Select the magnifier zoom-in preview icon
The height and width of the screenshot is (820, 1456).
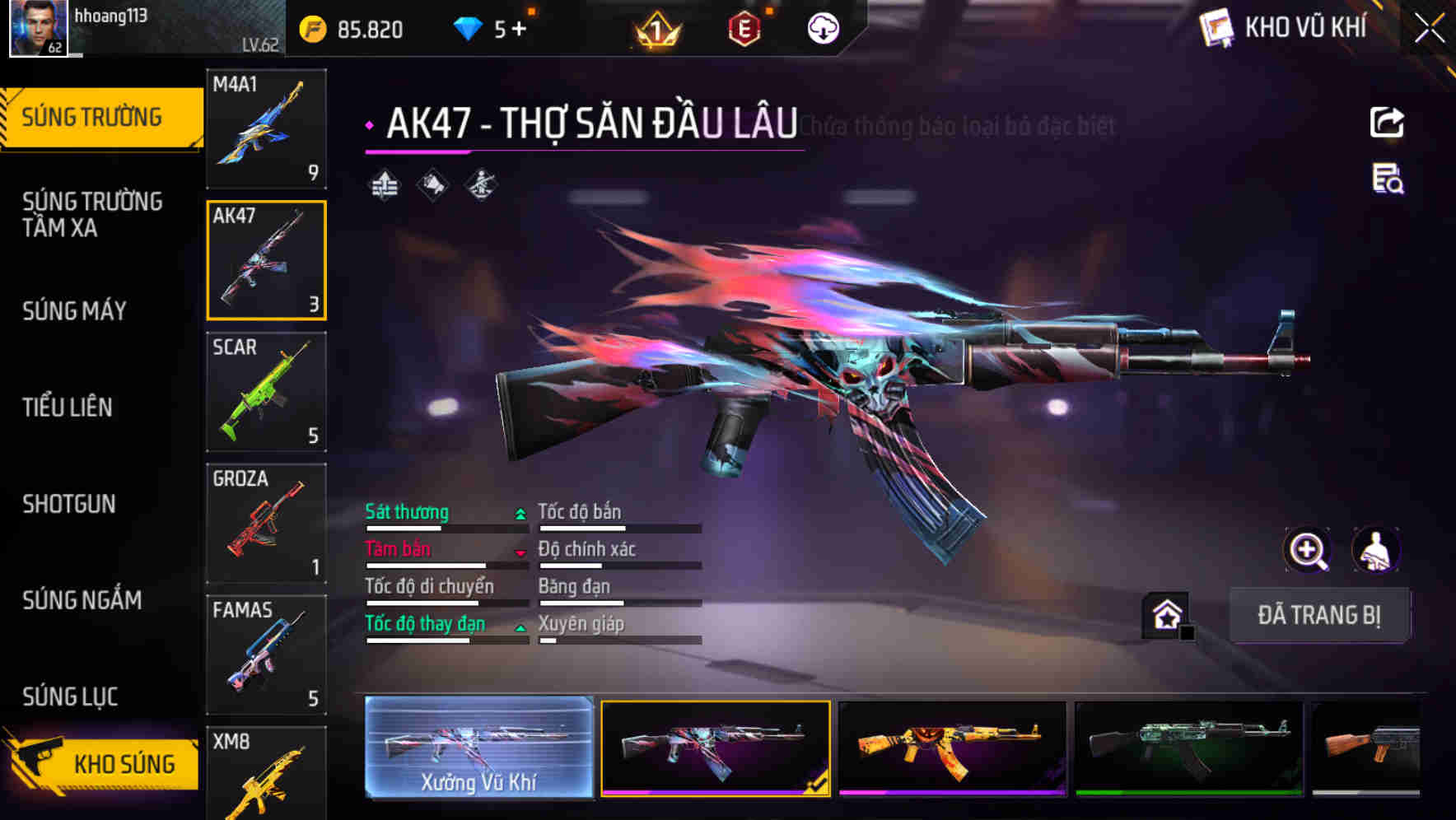(1307, 550)
